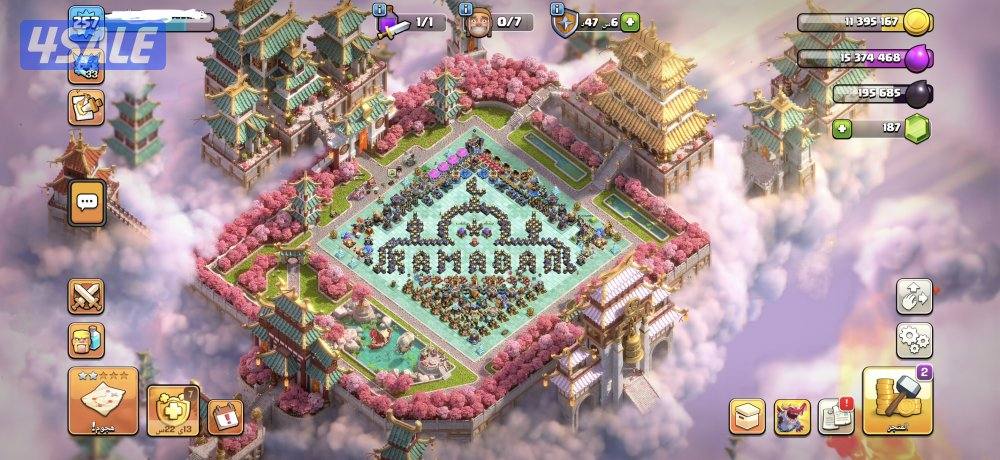The height and width of the screenshot is (460, 1000).
Task: Open the red character icon button
Action: coord(792,417)
